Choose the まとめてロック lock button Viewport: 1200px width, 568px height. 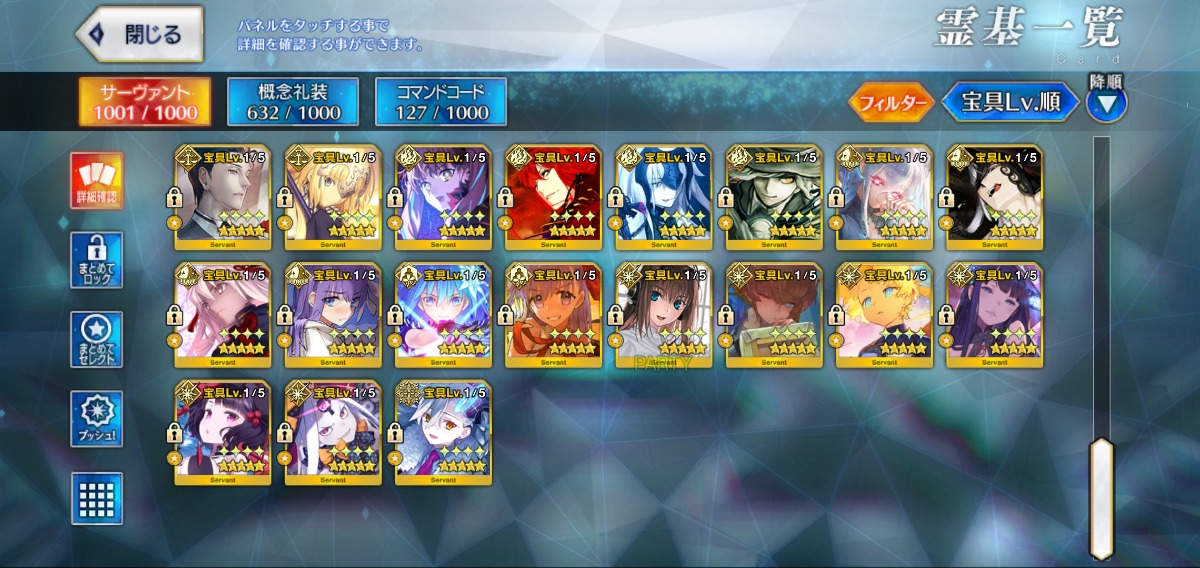97,261
